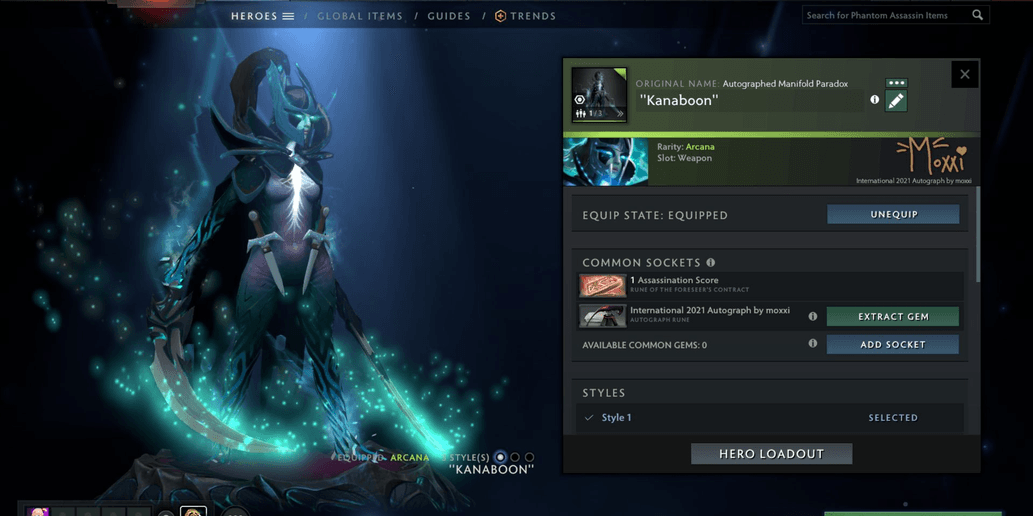
Task: Go to Global Items
Action: tap(360, 16)
